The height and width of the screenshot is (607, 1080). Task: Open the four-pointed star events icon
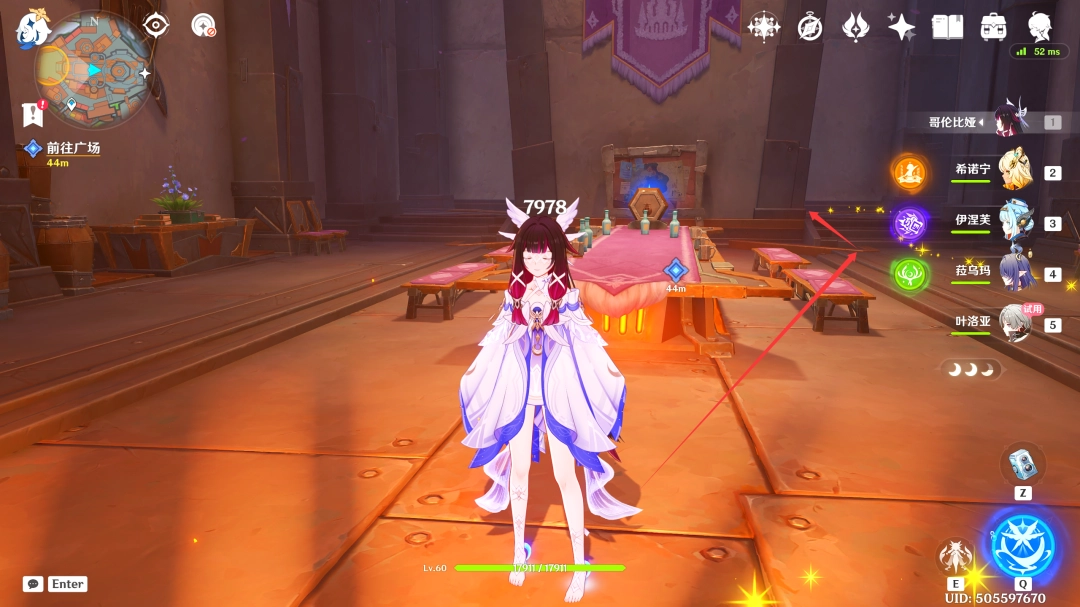(763, 27)
